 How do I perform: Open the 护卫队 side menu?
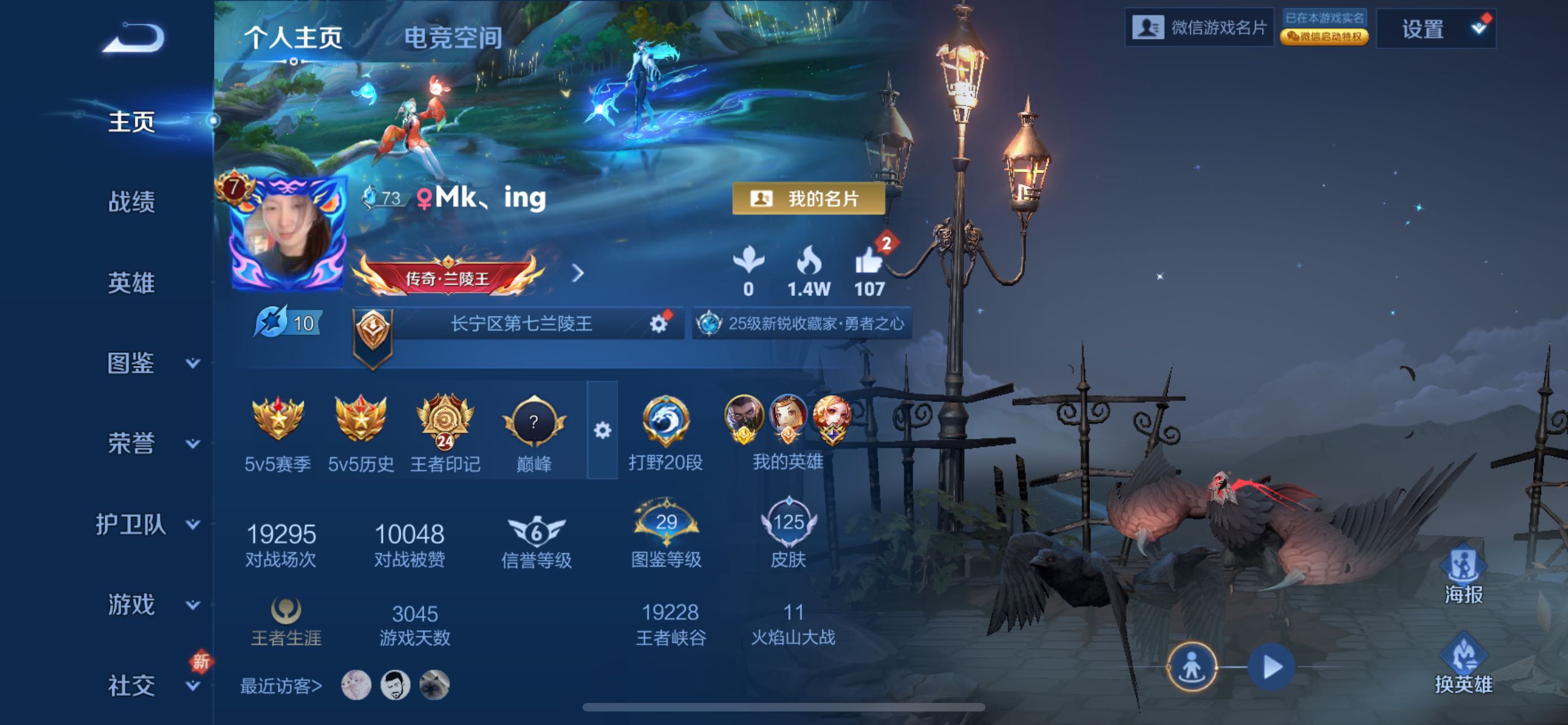(x=146, y=524)
